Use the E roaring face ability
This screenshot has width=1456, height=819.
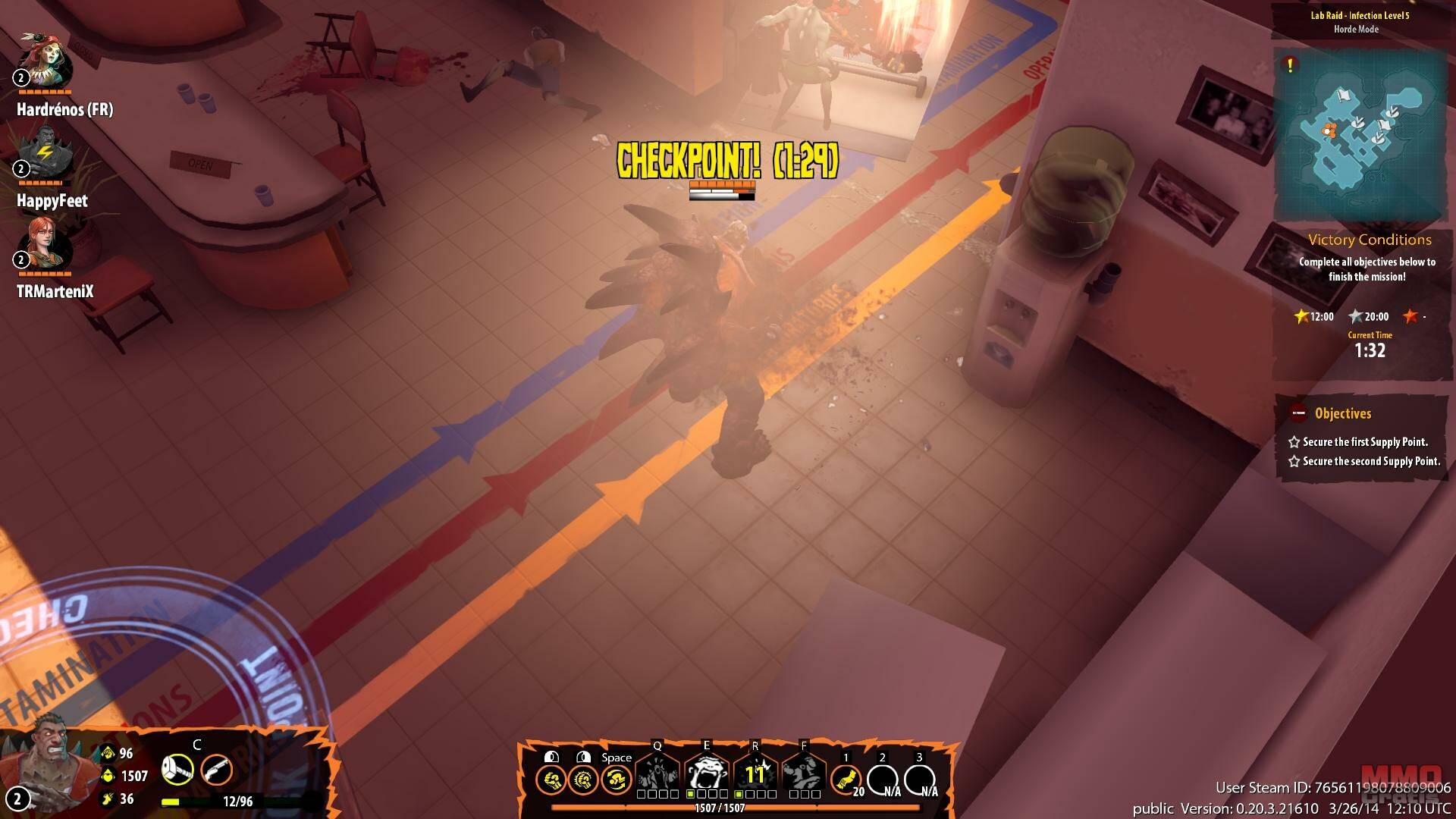707,774
